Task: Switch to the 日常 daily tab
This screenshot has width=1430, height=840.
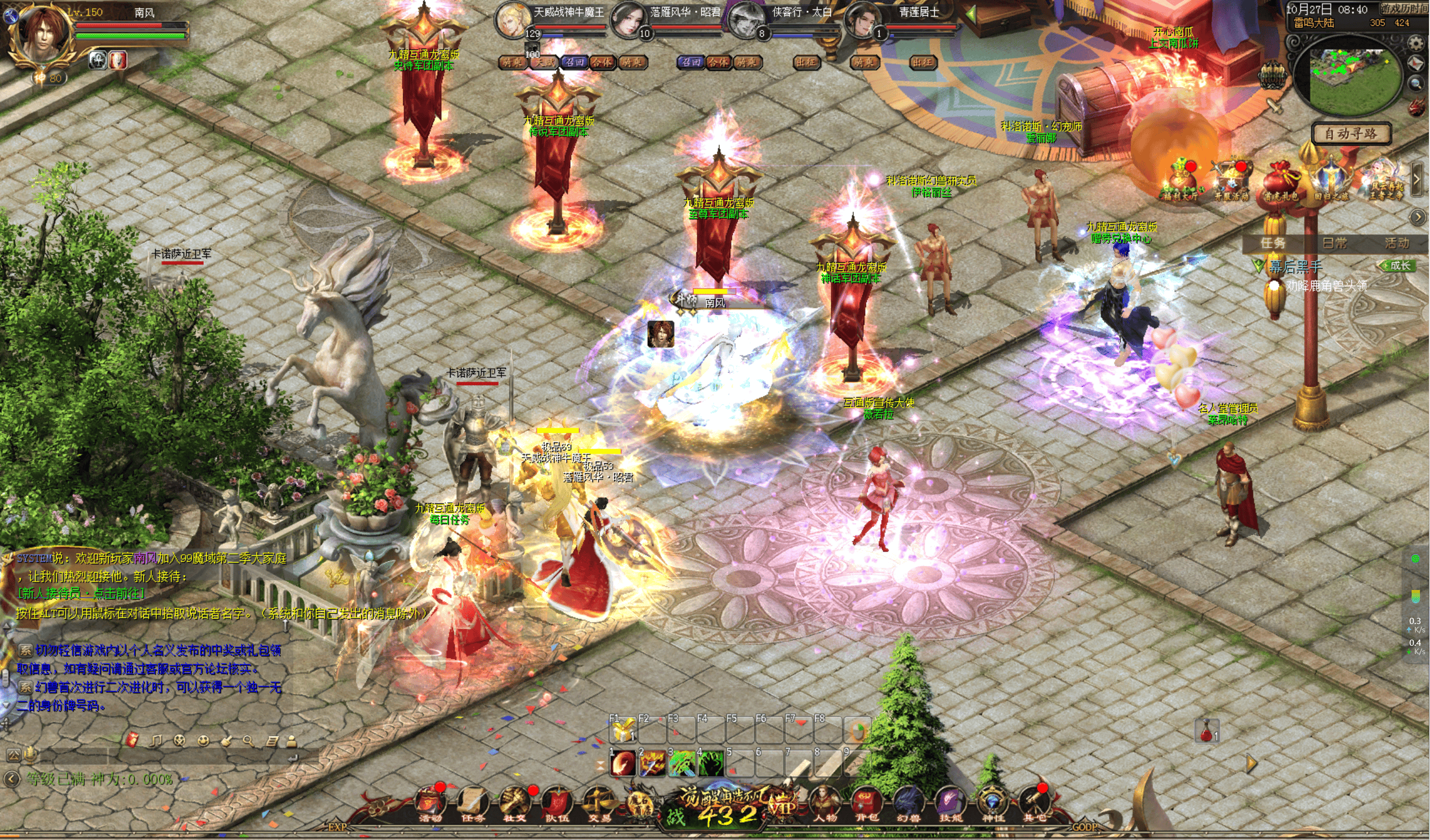Action: tap(1335, 243)
